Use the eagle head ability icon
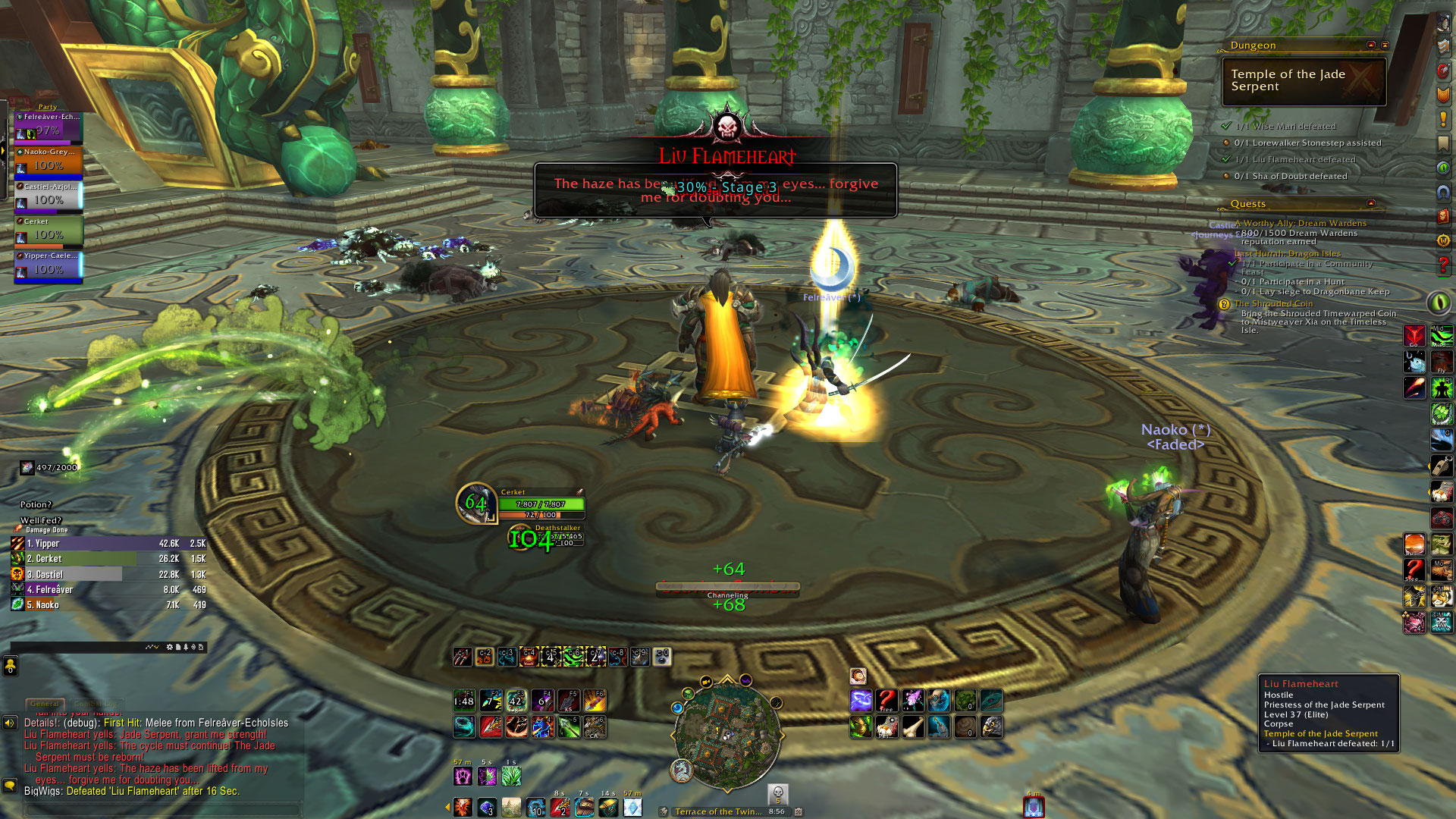 990,726
